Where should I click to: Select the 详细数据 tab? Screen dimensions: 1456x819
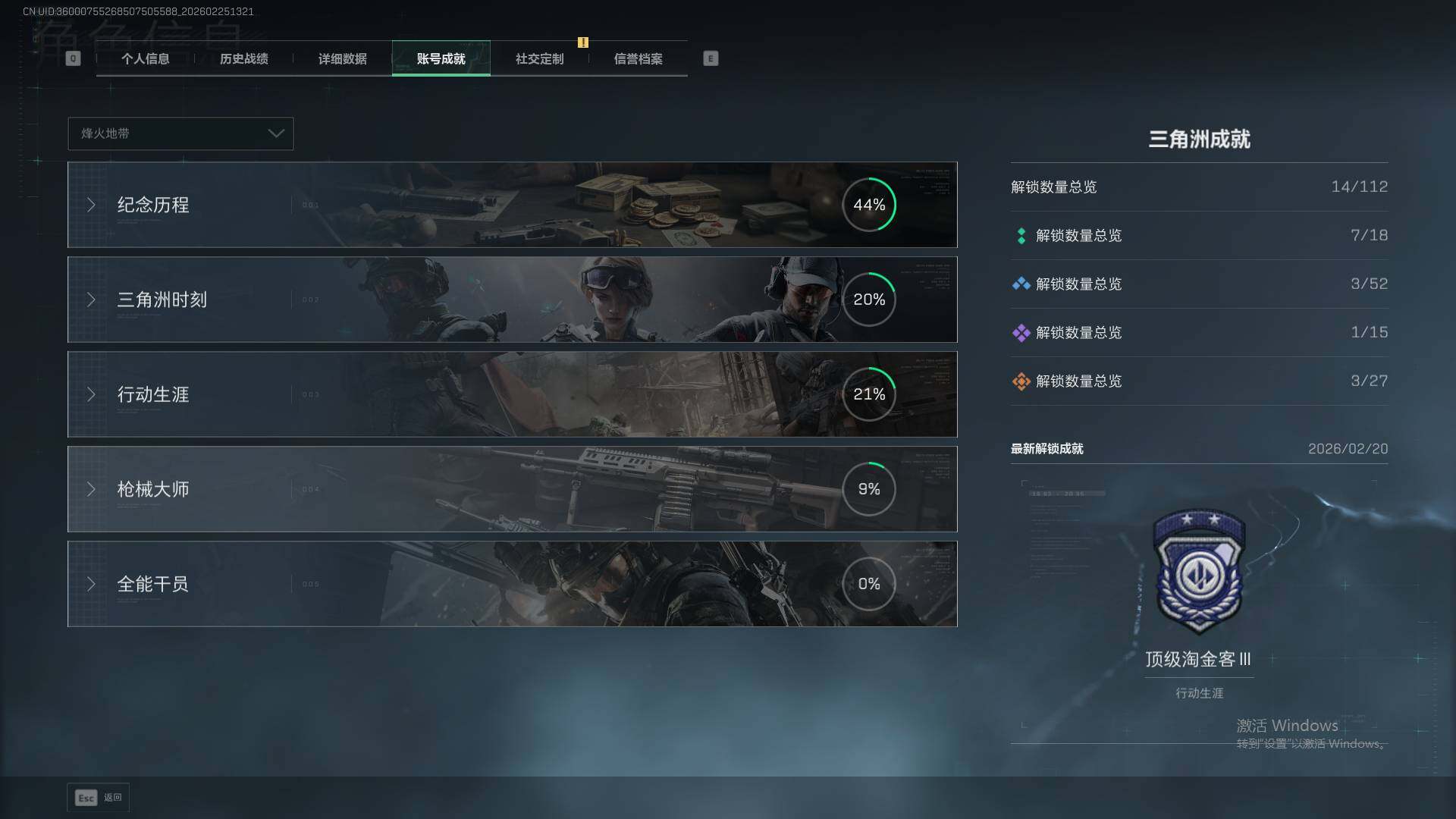coord(342,59)
